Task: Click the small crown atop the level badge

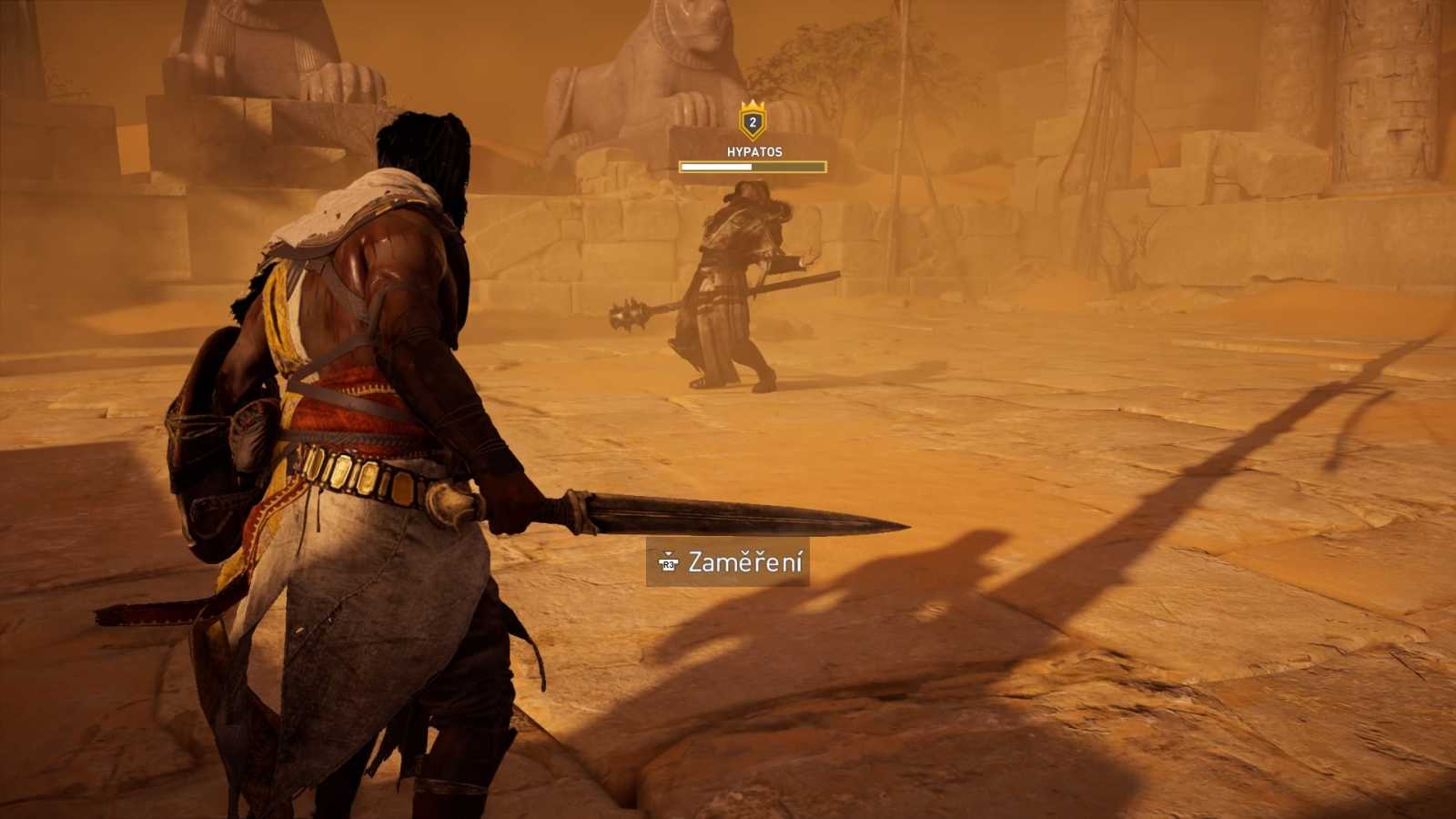Action: tap(751, 104)
